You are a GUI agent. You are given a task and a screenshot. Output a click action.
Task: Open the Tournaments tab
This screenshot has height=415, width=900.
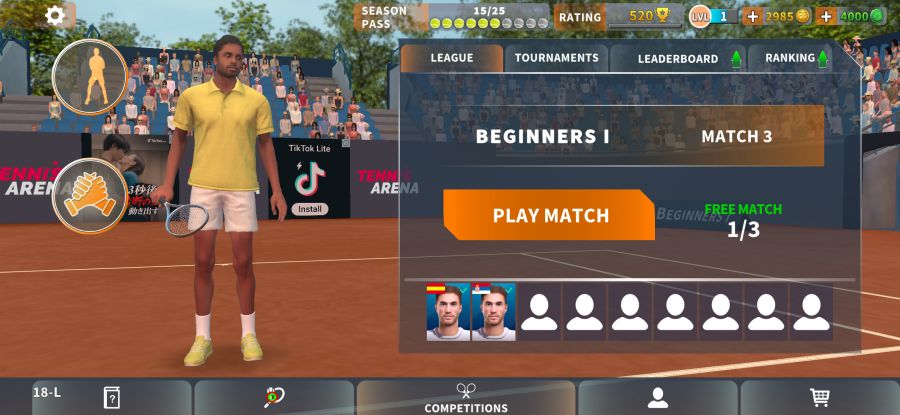[556, 58]
